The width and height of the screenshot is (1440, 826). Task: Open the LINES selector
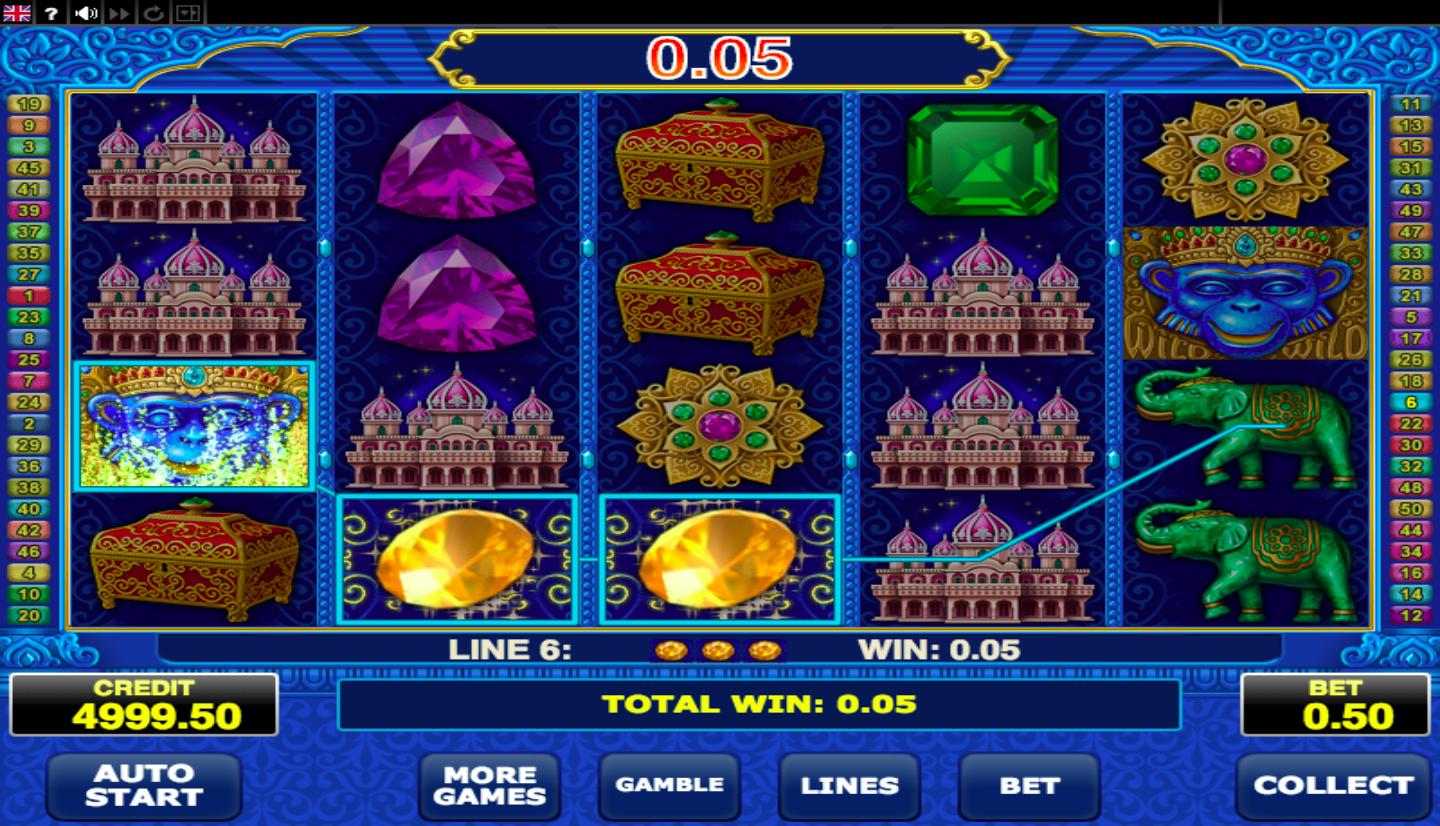[849, 787]
